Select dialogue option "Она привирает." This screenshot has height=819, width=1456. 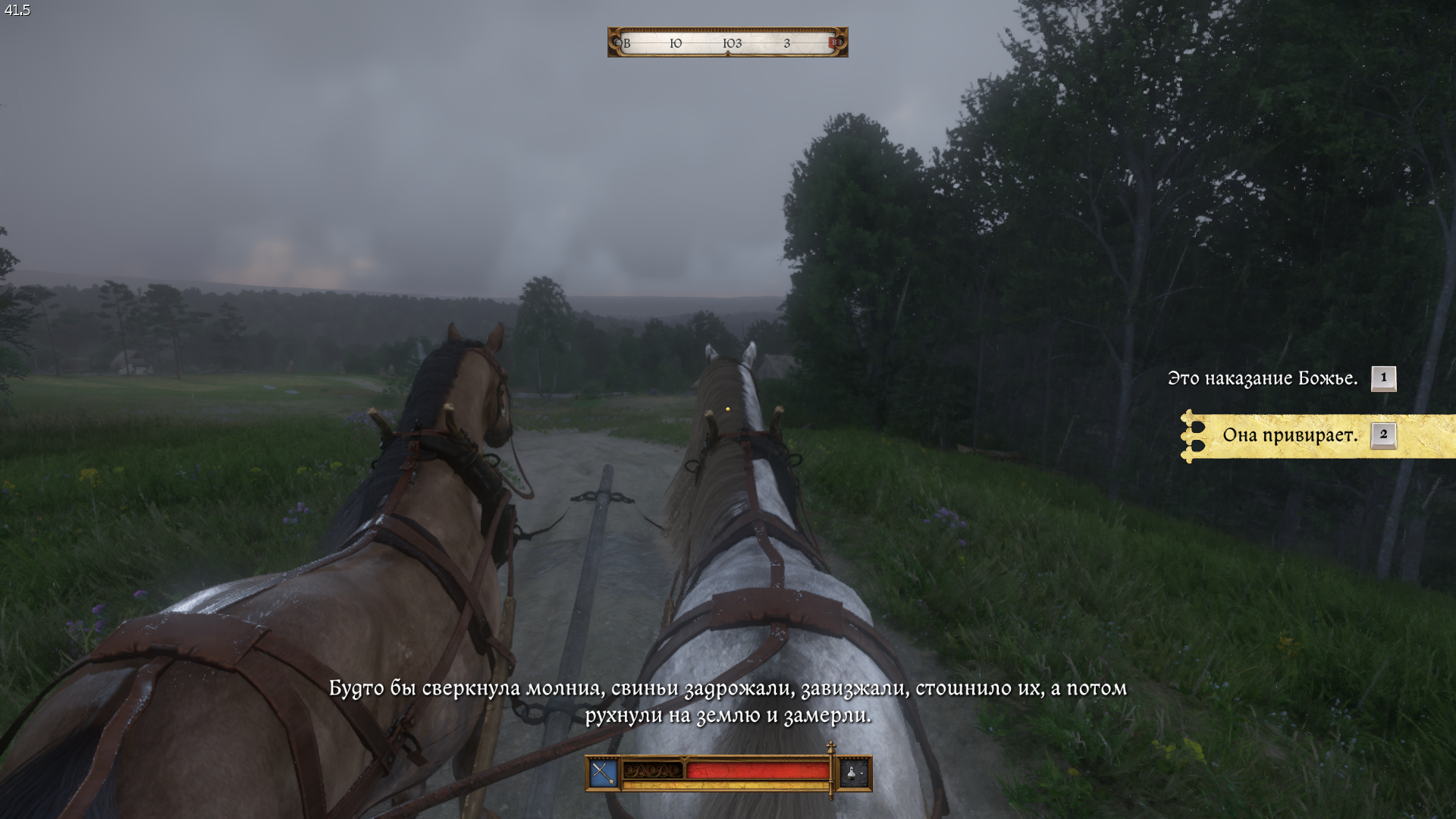1290,435
